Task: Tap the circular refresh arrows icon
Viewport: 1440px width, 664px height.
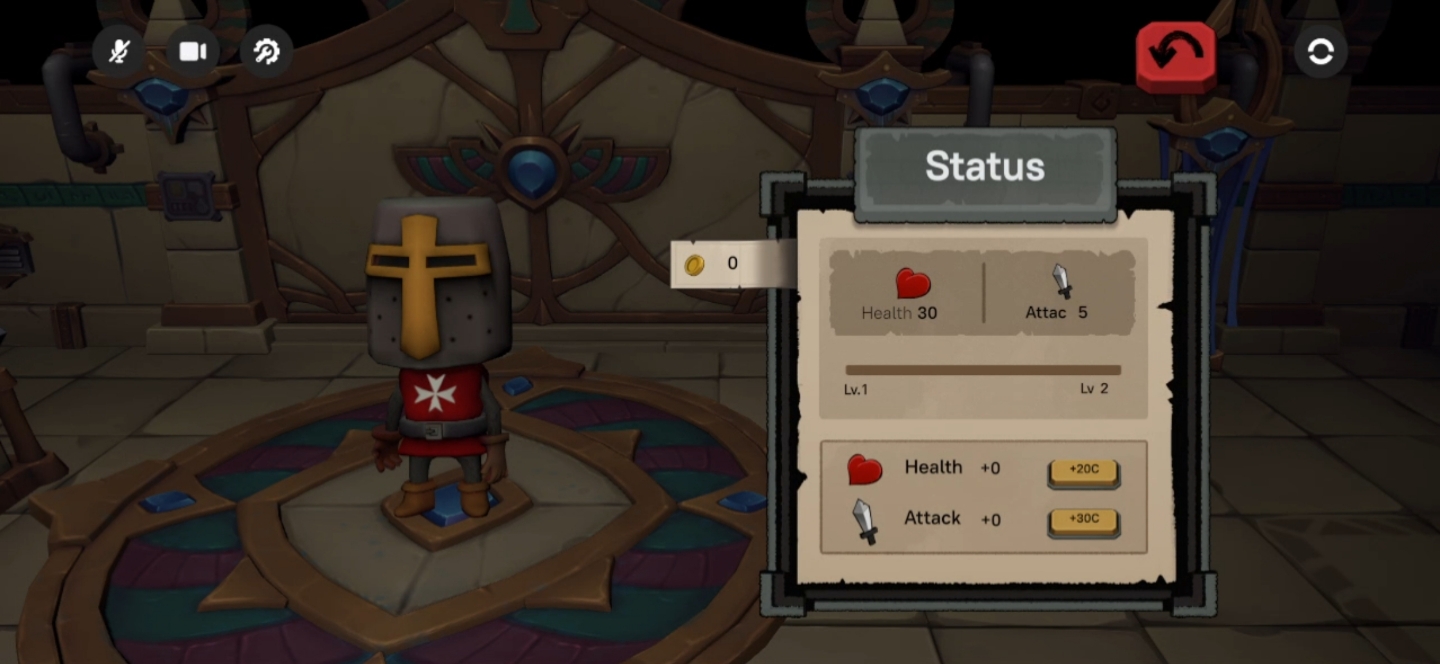Action: (1320, 52)
